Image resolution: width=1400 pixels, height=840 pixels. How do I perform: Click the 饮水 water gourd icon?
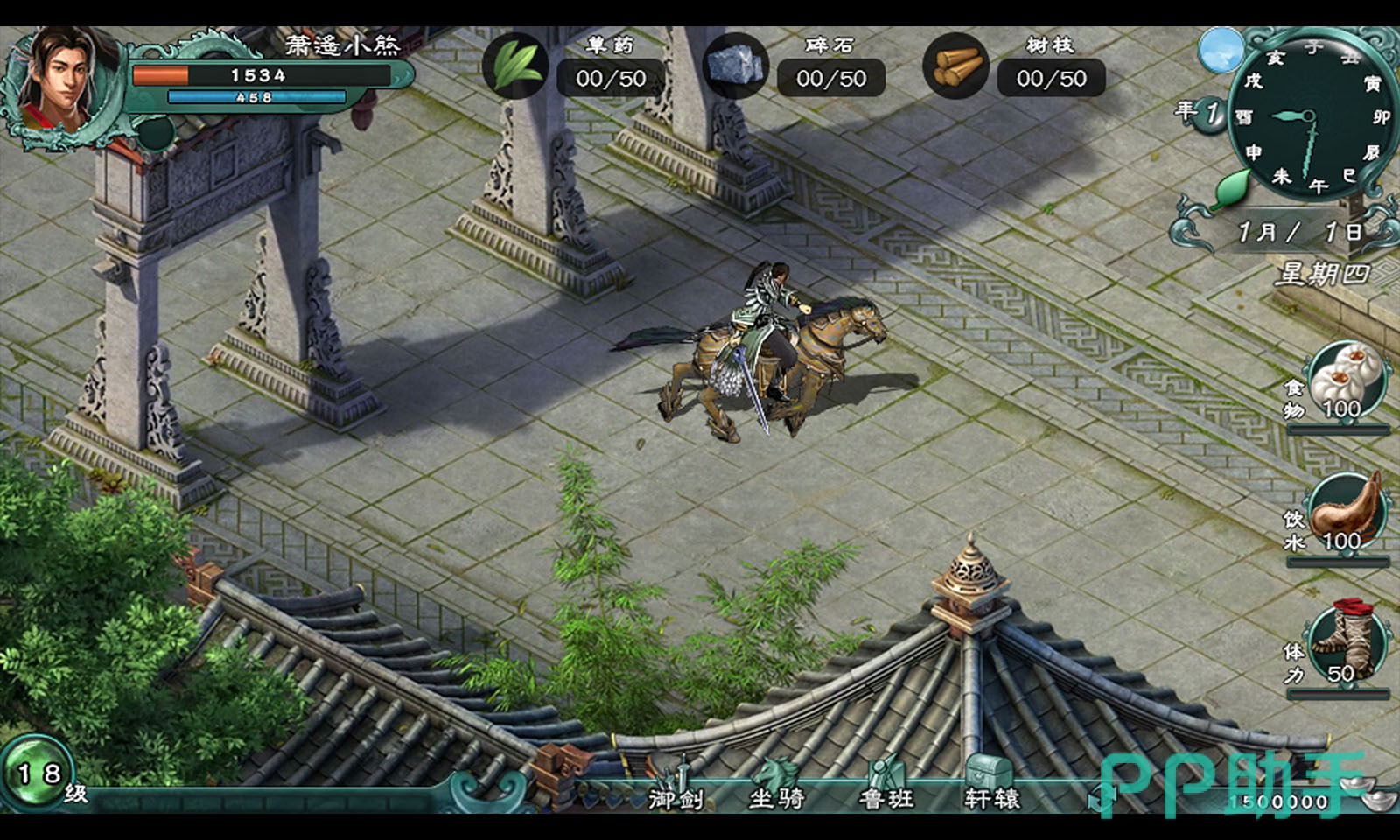[1347, 512]
